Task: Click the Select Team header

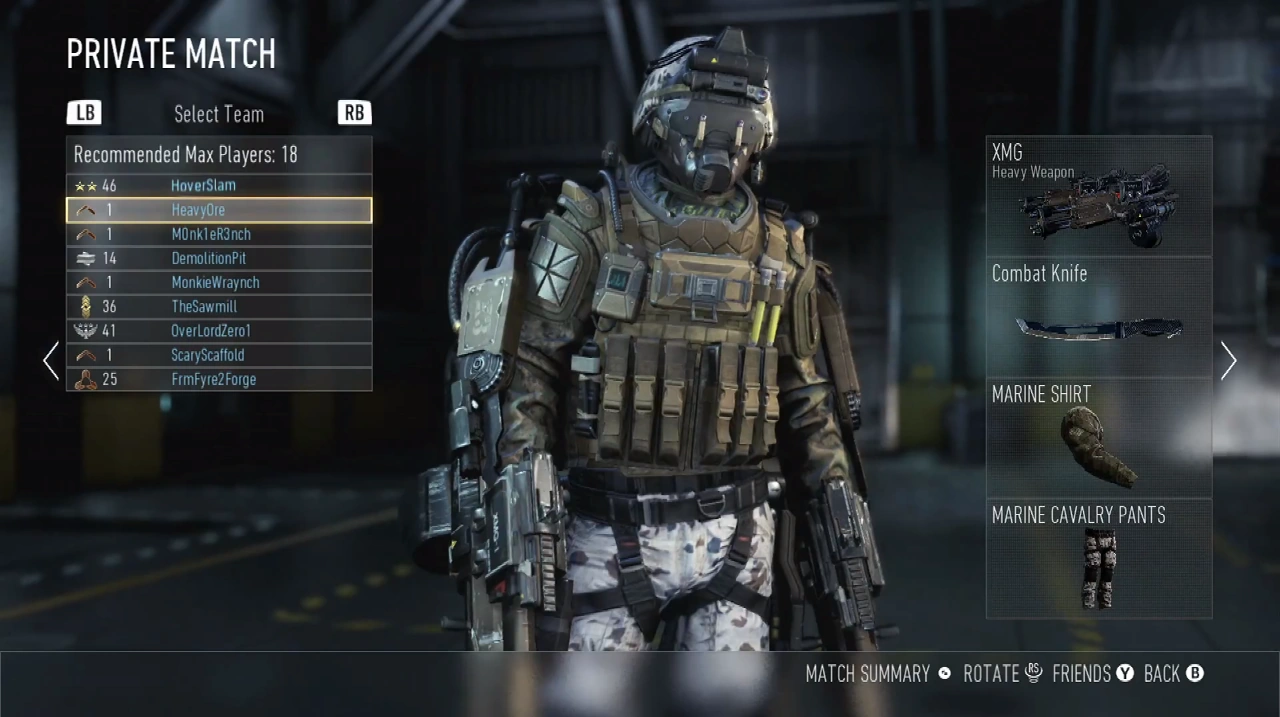Action: coord(219,114)
